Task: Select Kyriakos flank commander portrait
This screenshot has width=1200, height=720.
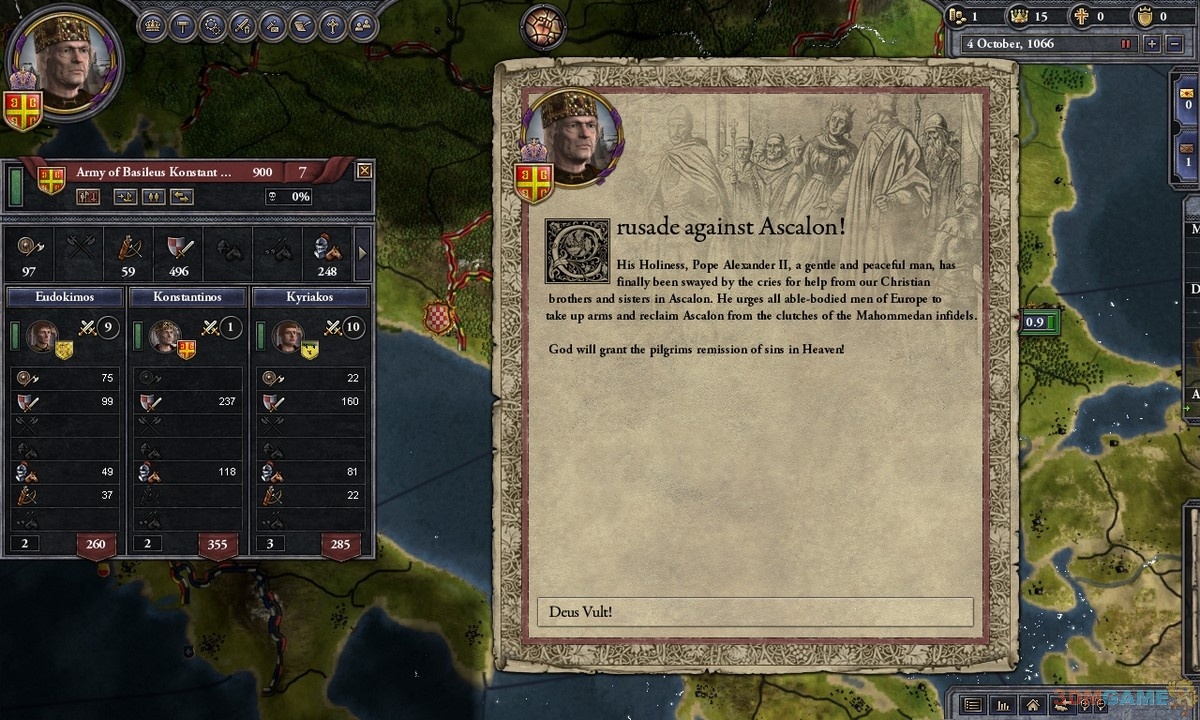Action: pos(287,336)
